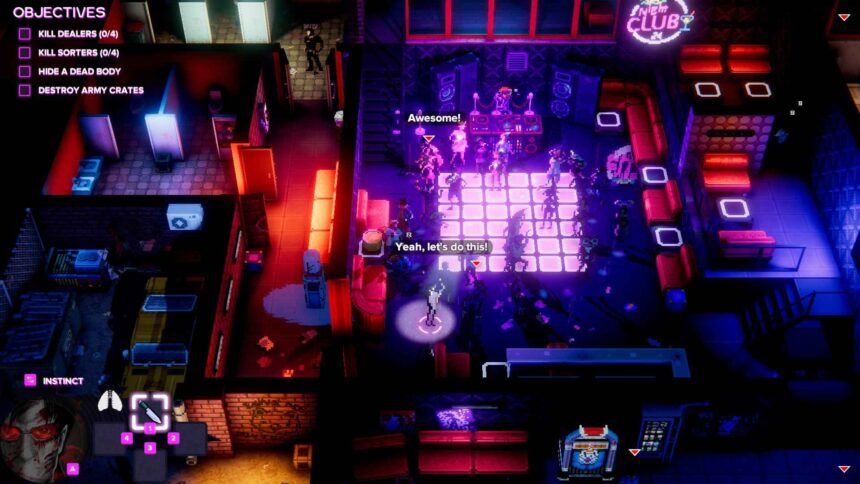This screenshot has width=860, height=484.
Task: Click the Objectives header
Action: (59, 13)
